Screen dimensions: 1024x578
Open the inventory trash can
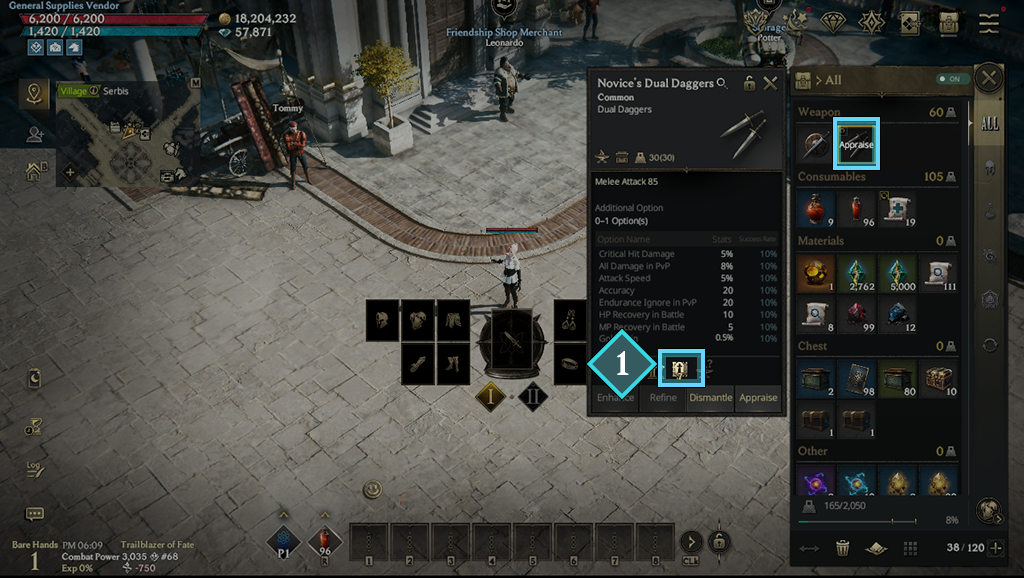pos(843,548)
